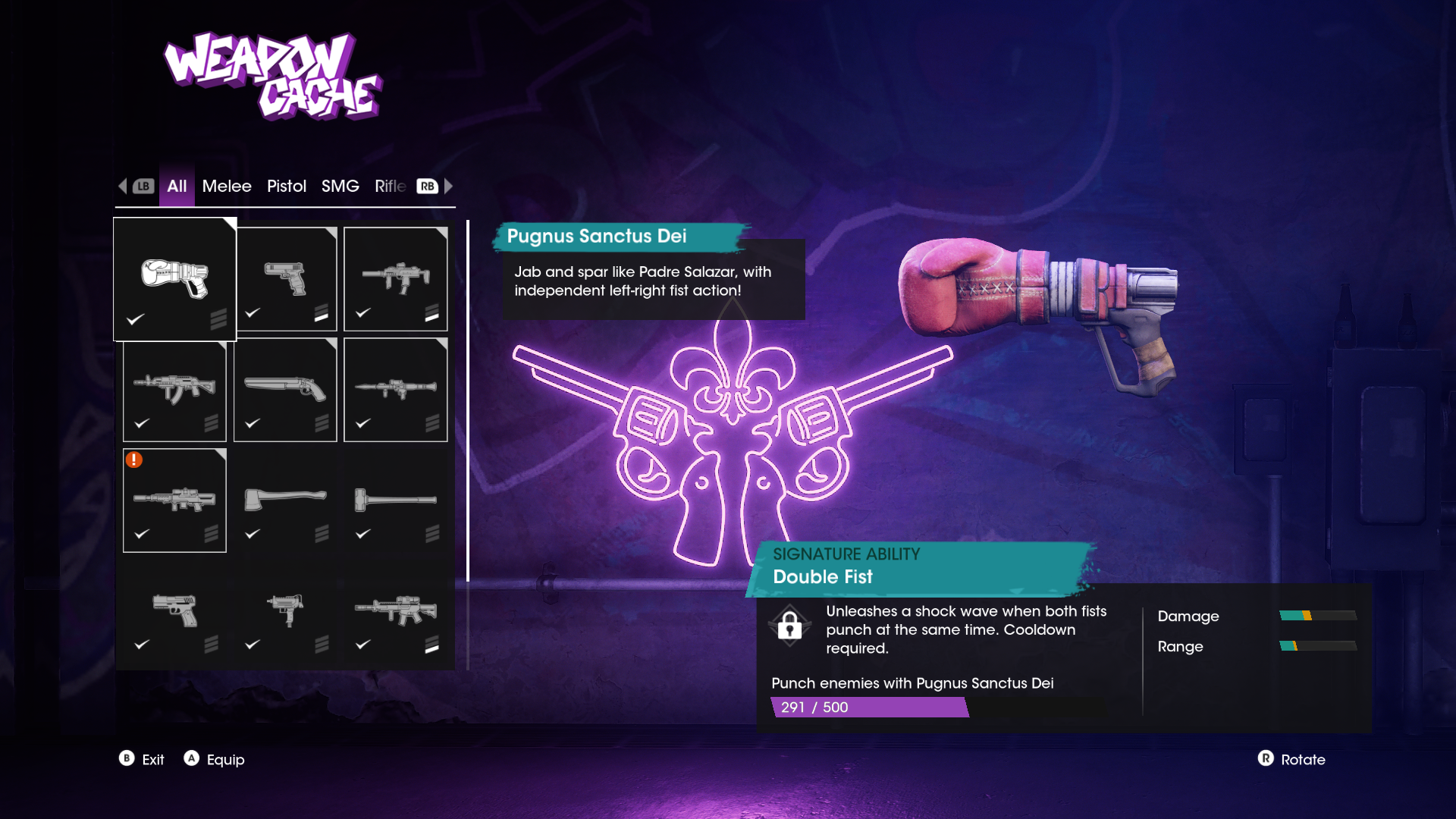Select the axe melee weapon slot
Image resolution: width=1456 pixels, height=819 pixels.
pos(285,500)
